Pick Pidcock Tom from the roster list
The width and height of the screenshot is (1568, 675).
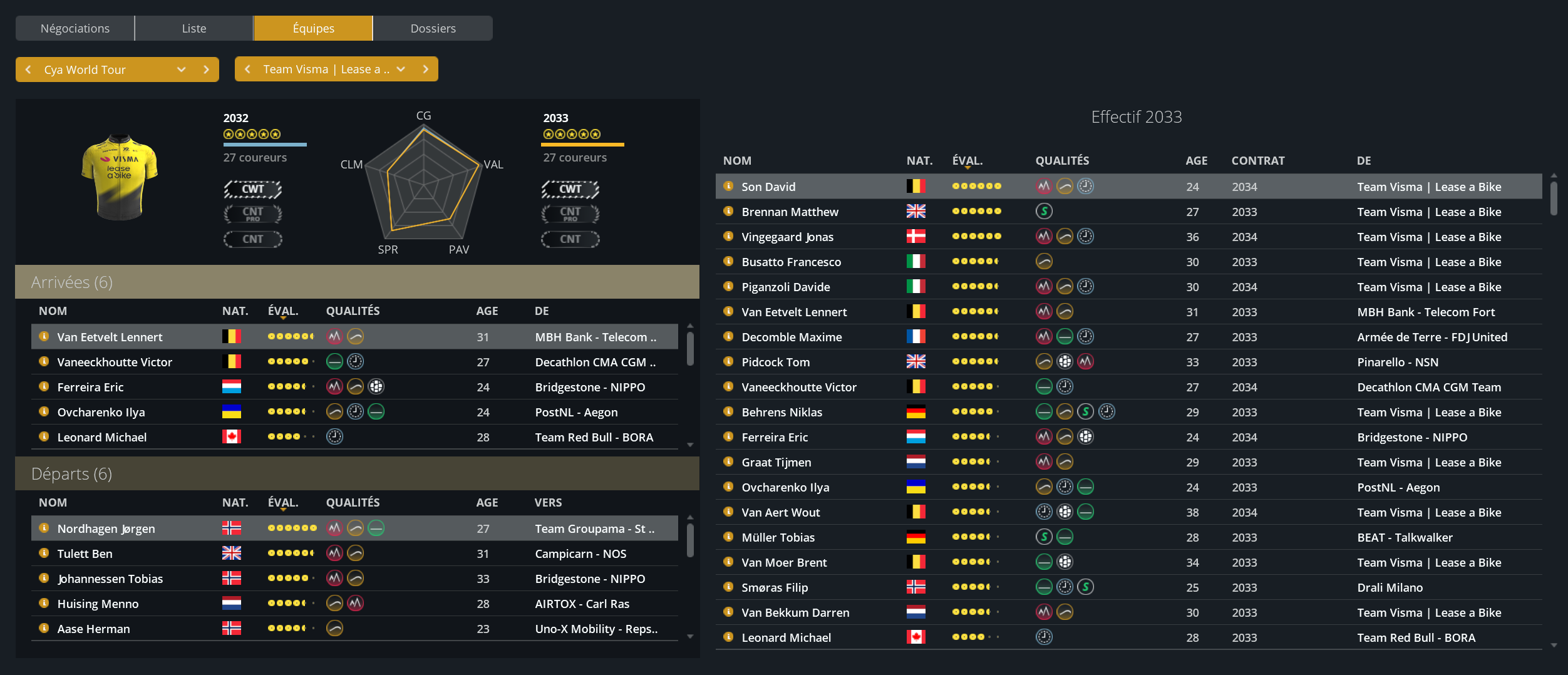775,362
